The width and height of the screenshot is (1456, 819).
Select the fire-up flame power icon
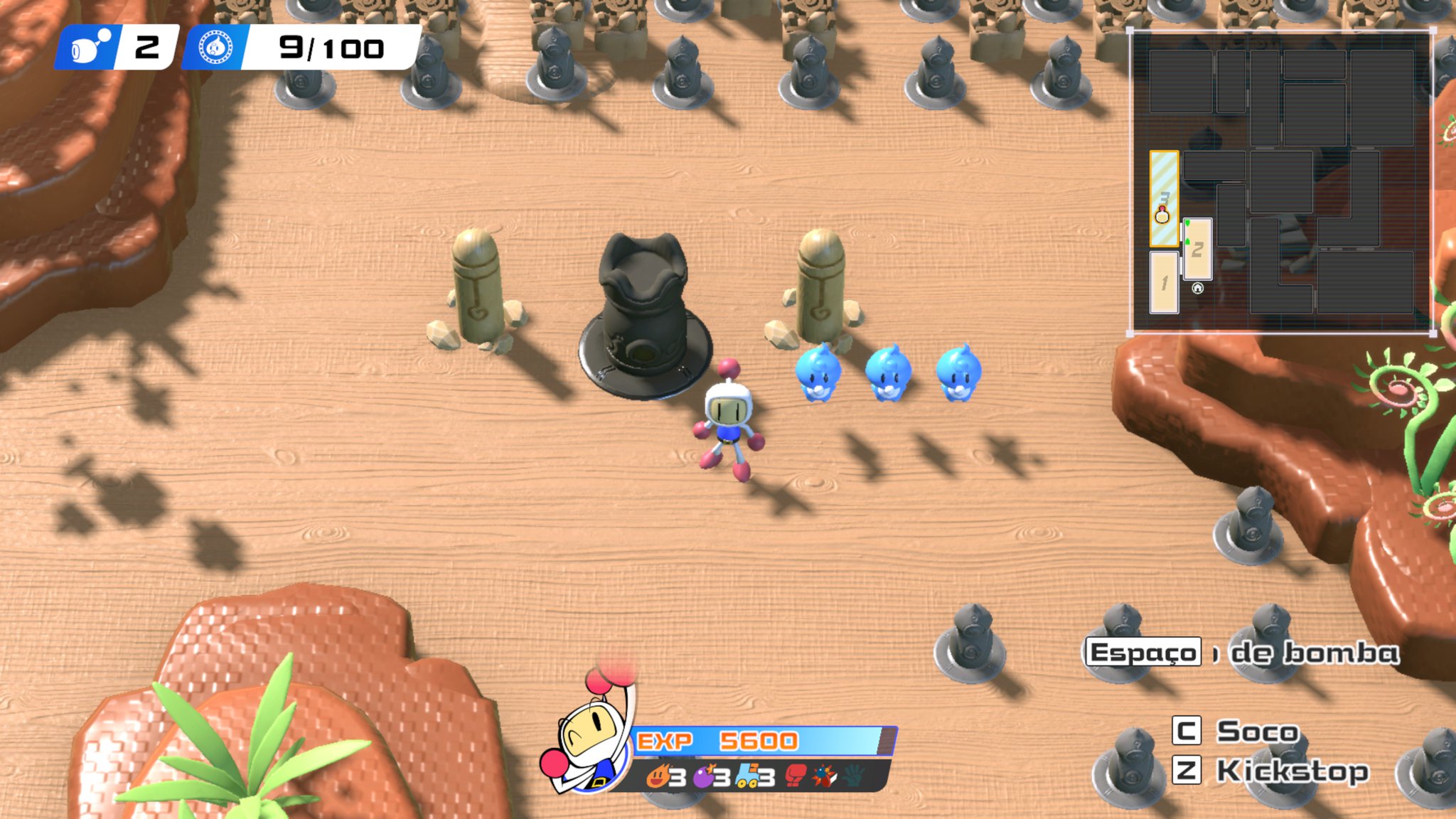pyautogui.click(x=658, y=776)
